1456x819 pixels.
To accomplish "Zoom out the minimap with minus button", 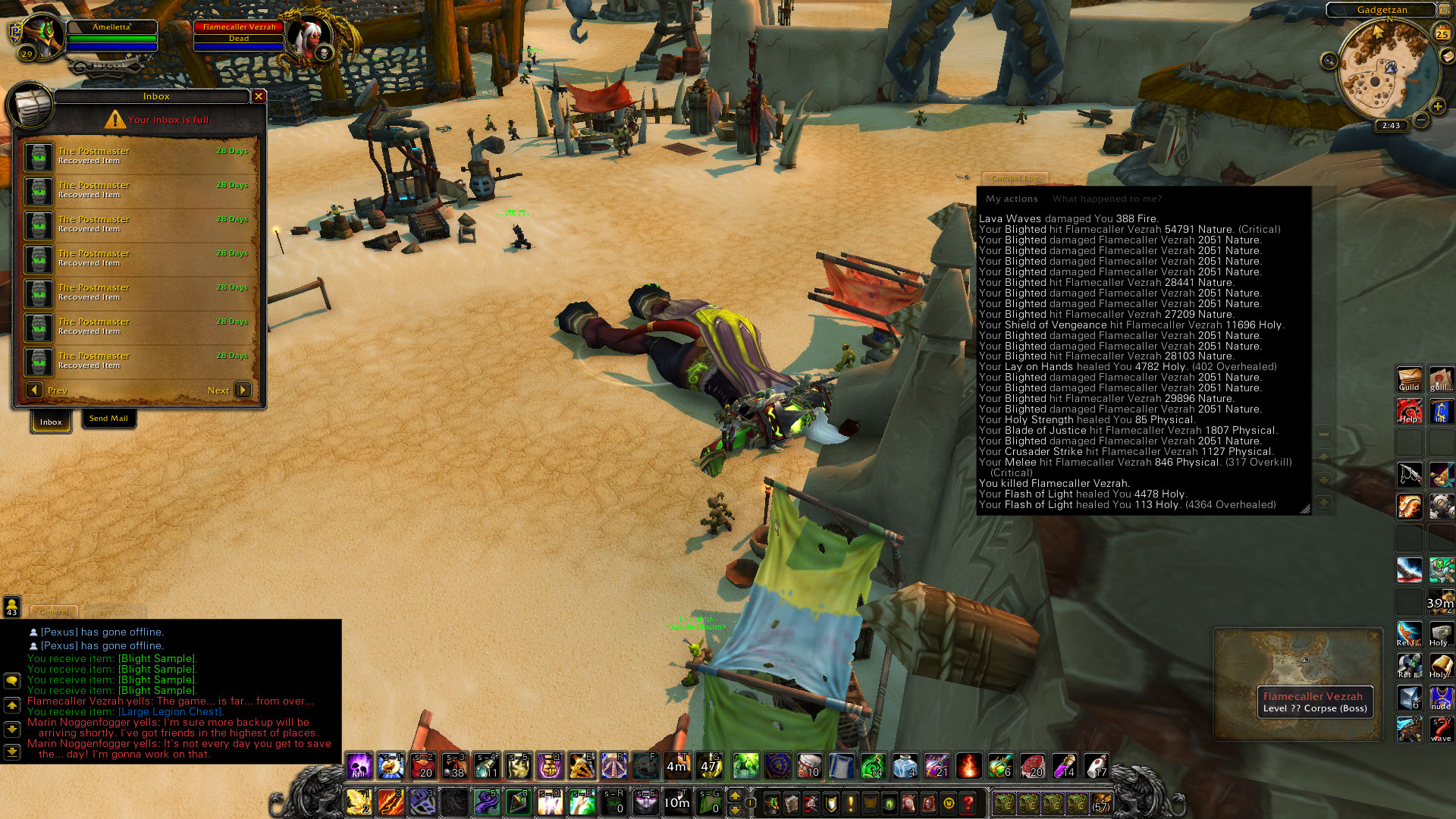I will point(1421,120).
